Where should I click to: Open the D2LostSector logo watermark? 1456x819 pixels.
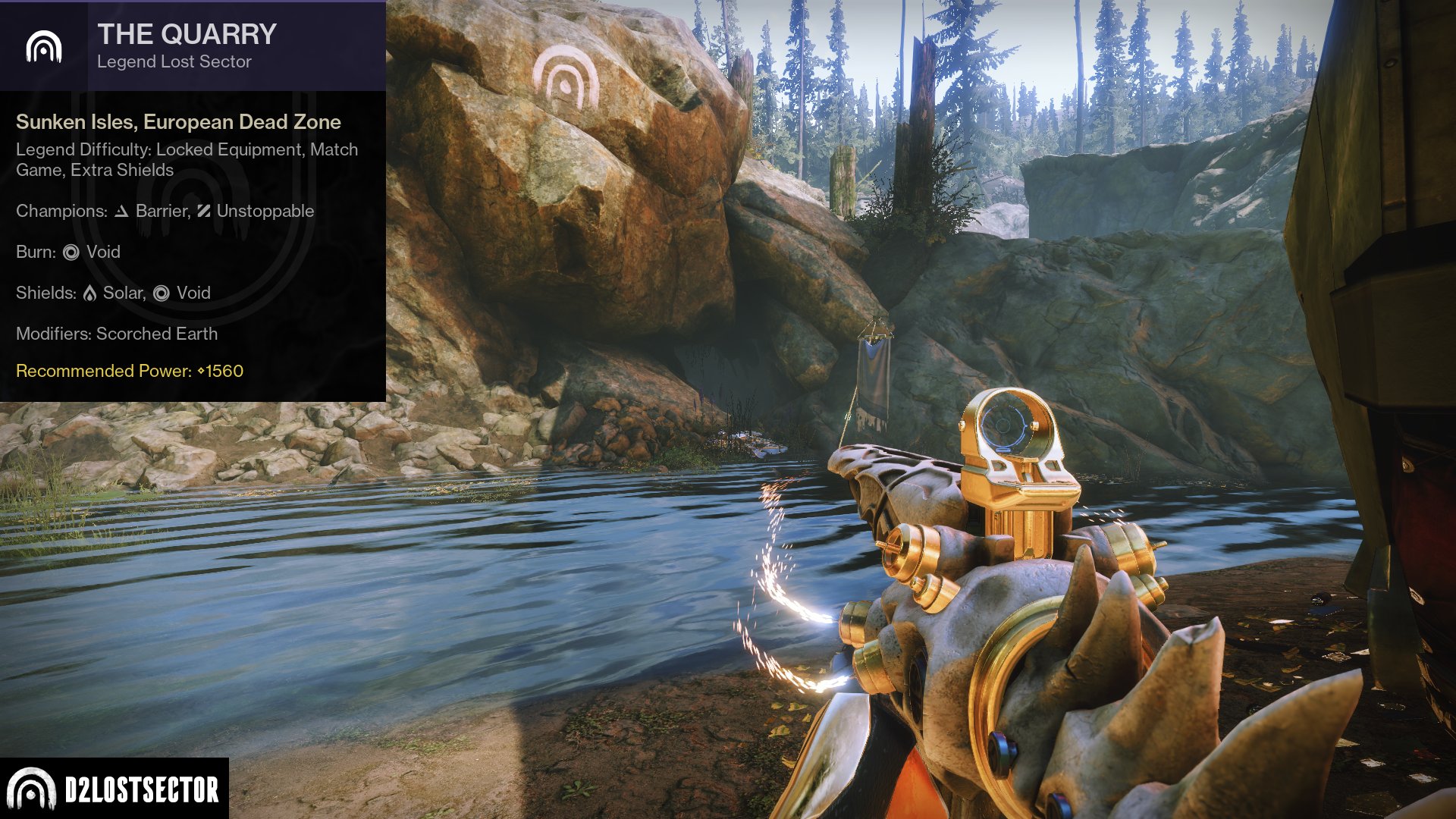(114, 789)
